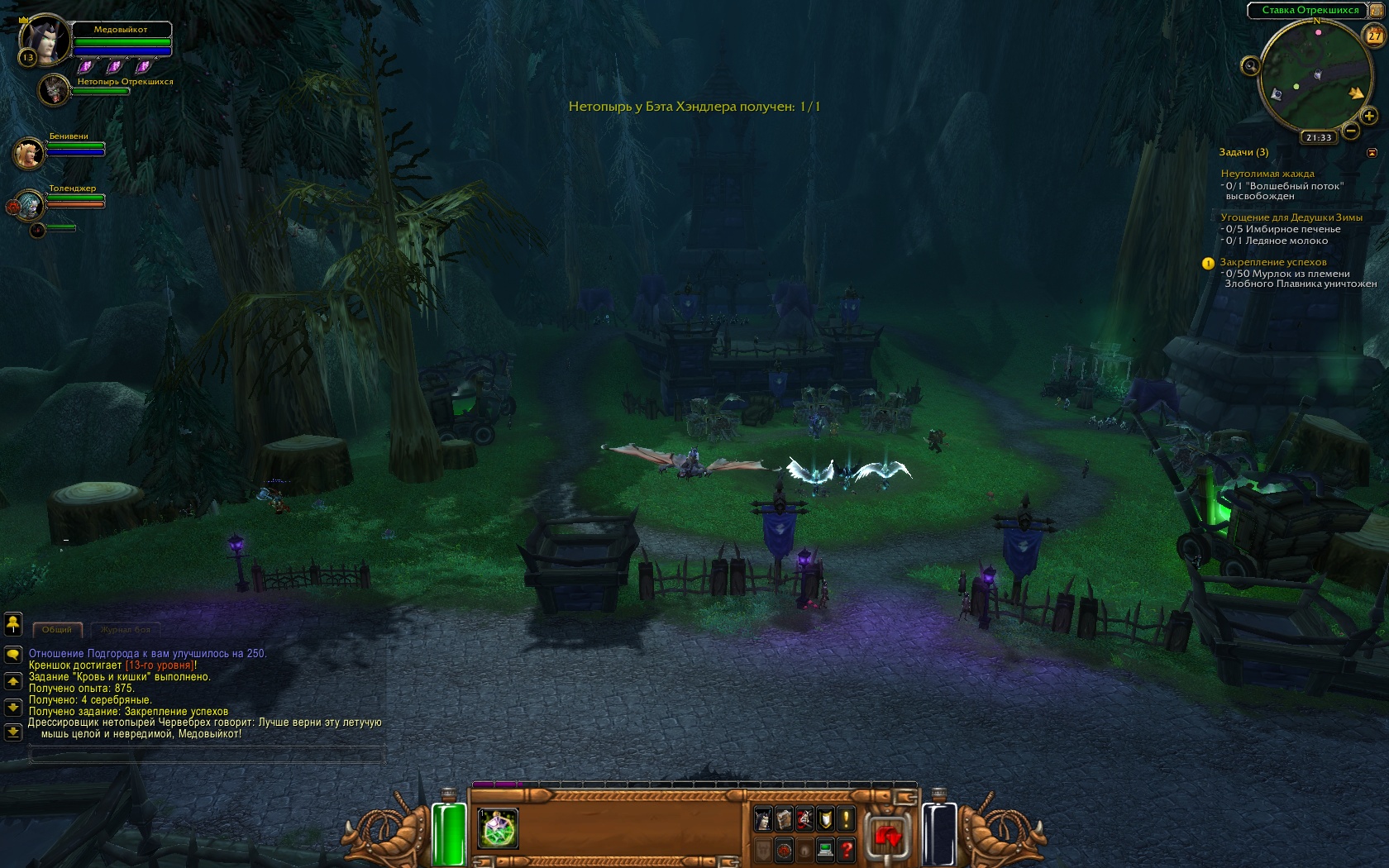
Task: Open the red question mark help button
Action: click(x=846, y=849)
